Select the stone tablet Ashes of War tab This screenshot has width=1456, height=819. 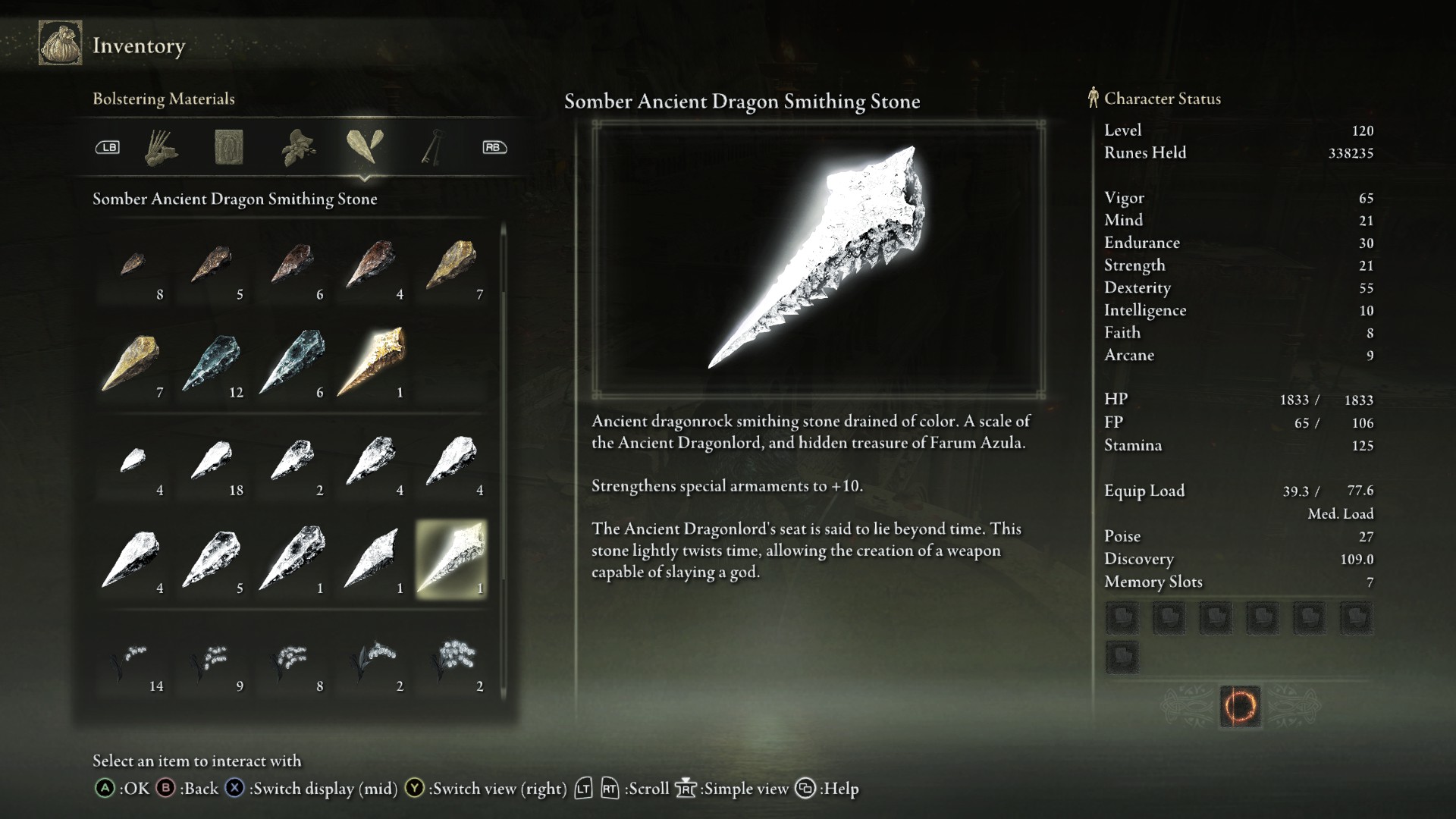229,147
